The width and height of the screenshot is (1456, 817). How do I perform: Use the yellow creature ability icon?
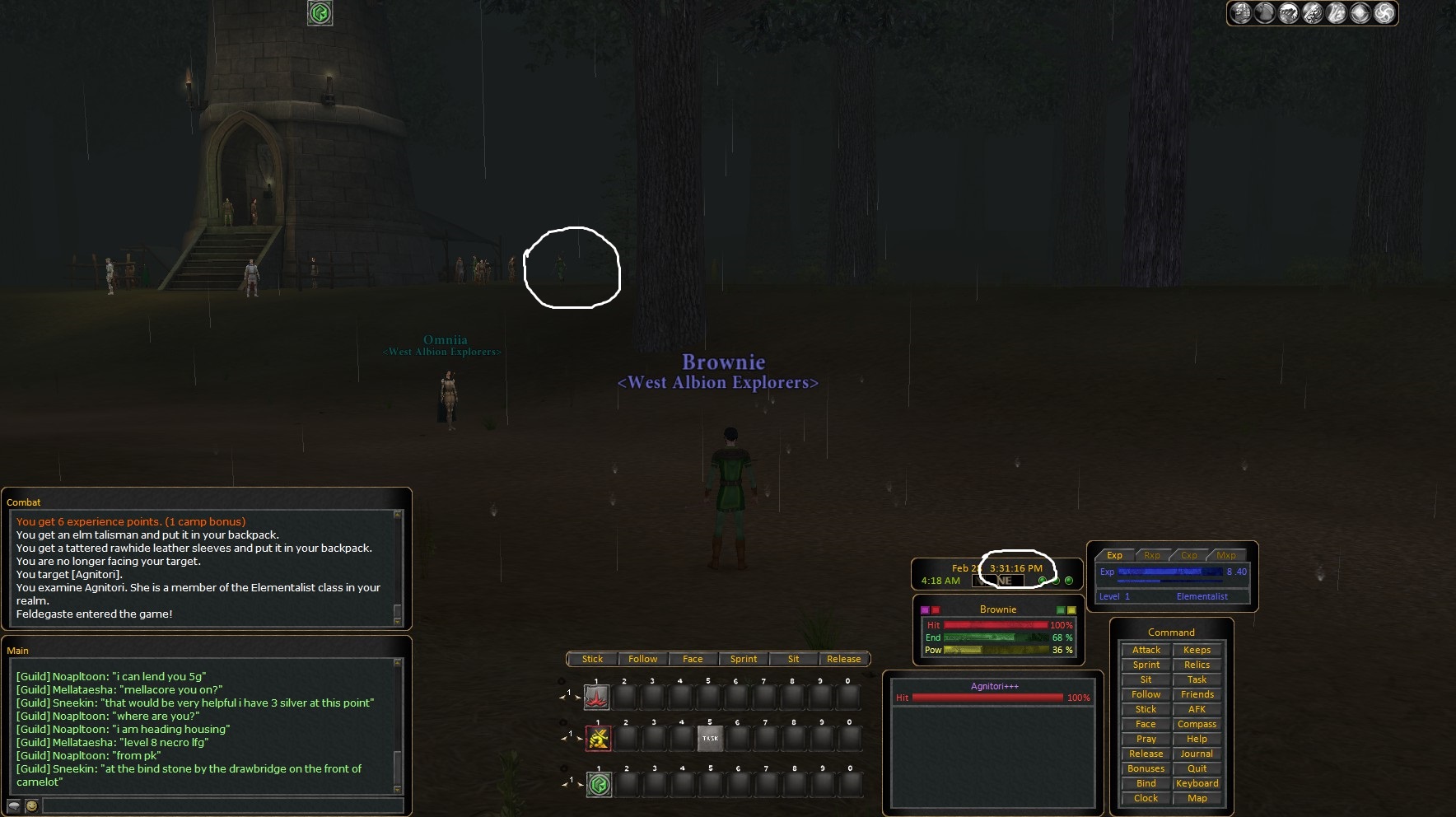pos(599,738)
